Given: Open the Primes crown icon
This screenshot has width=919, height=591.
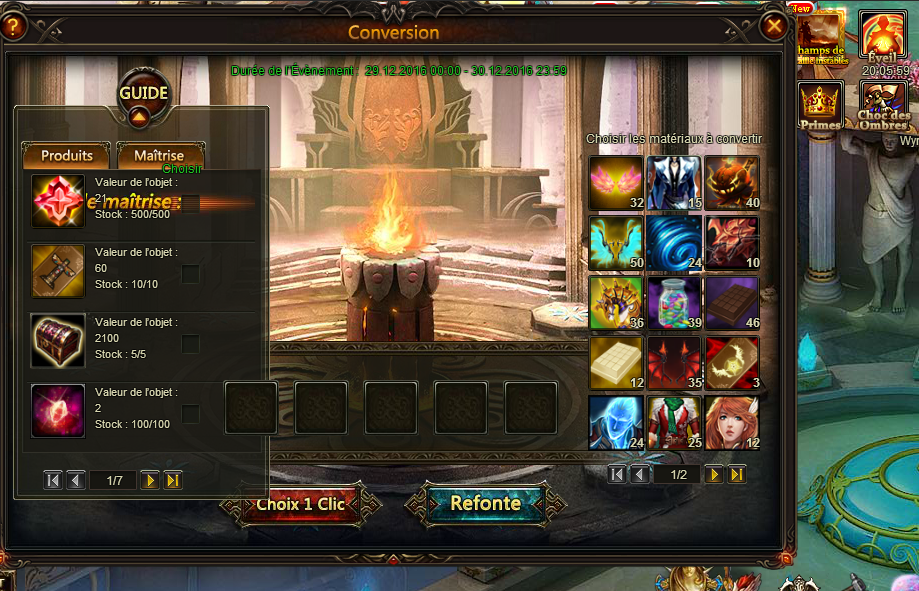Looking at the screenshot, I should tap(820, 105).
